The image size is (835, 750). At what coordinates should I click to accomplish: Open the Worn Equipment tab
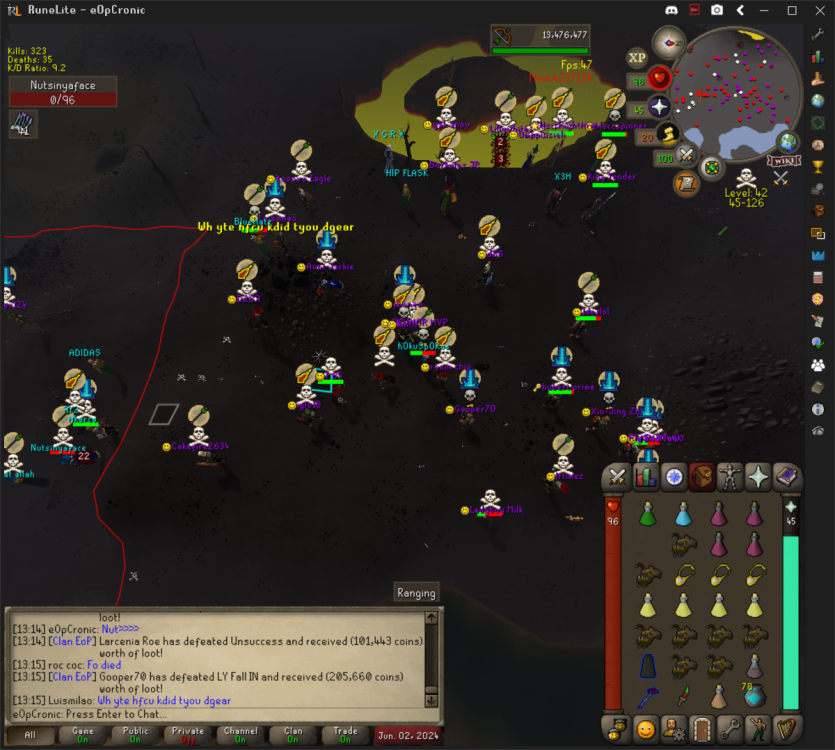[x=730, y=477]
